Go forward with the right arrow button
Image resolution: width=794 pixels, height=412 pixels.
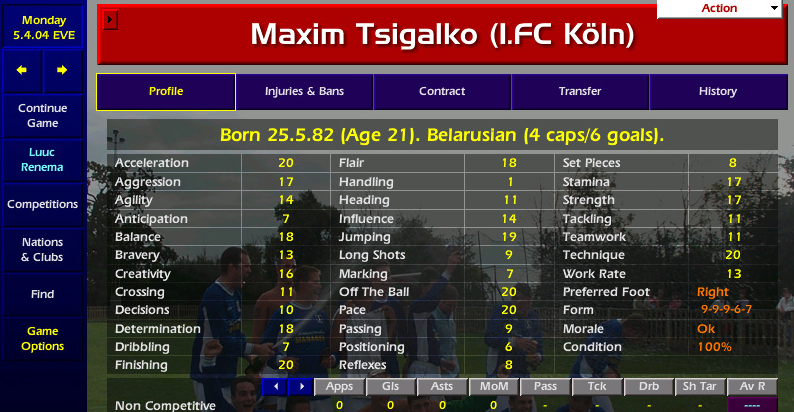pos(62,70)
